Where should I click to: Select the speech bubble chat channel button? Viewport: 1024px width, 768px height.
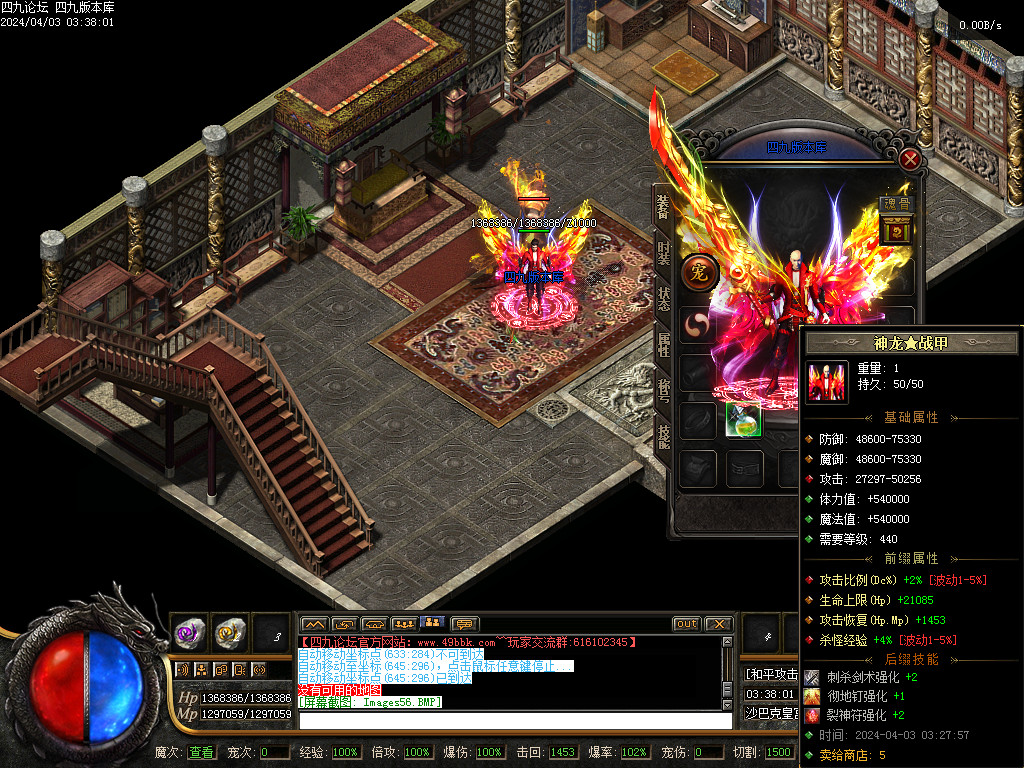(x=465, y=624)
